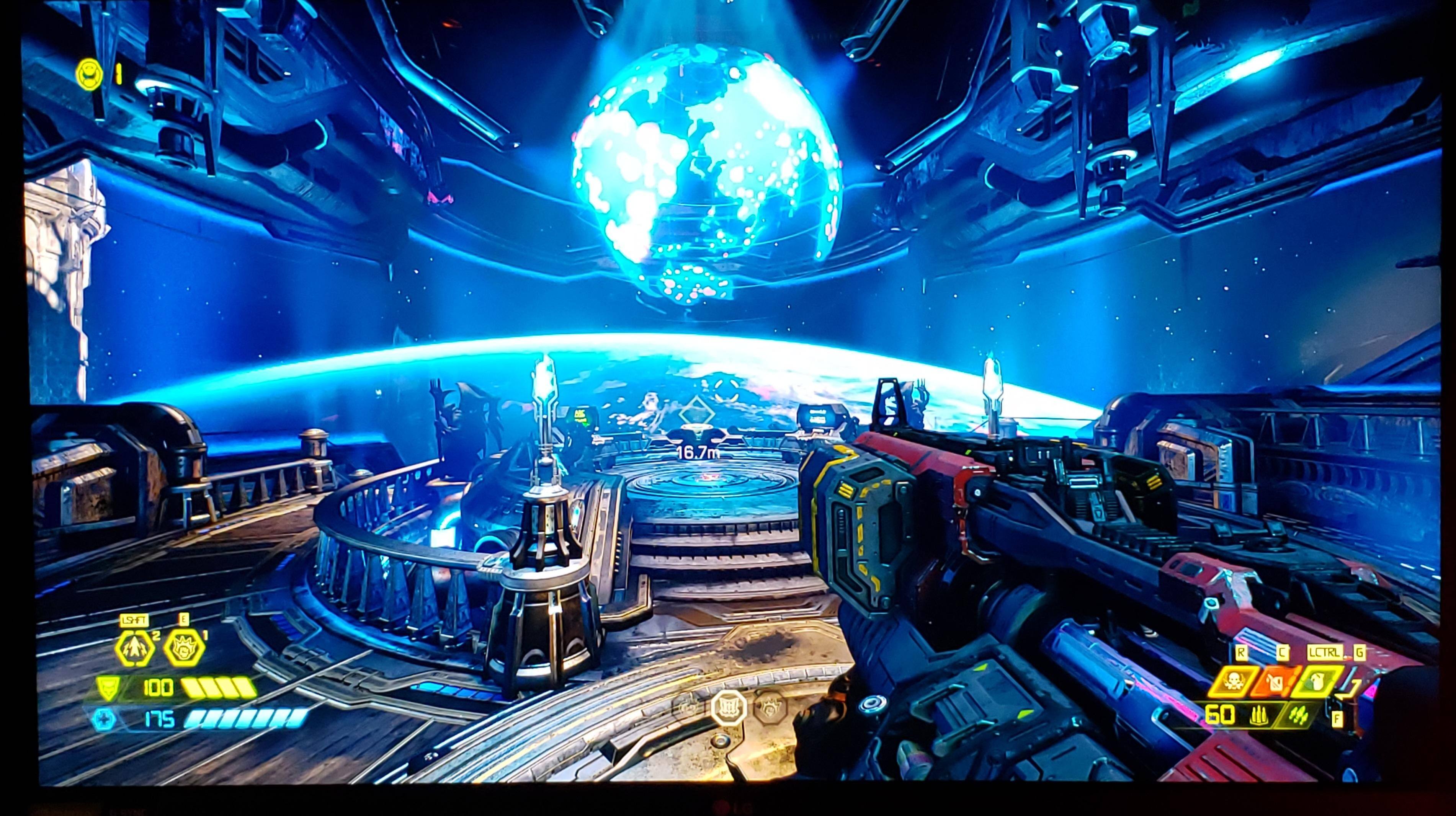The width and height of the screenshot is (1456, 816).
Task: Select the orange Flame Belch canister icon
Action: tap(1278, 682)
